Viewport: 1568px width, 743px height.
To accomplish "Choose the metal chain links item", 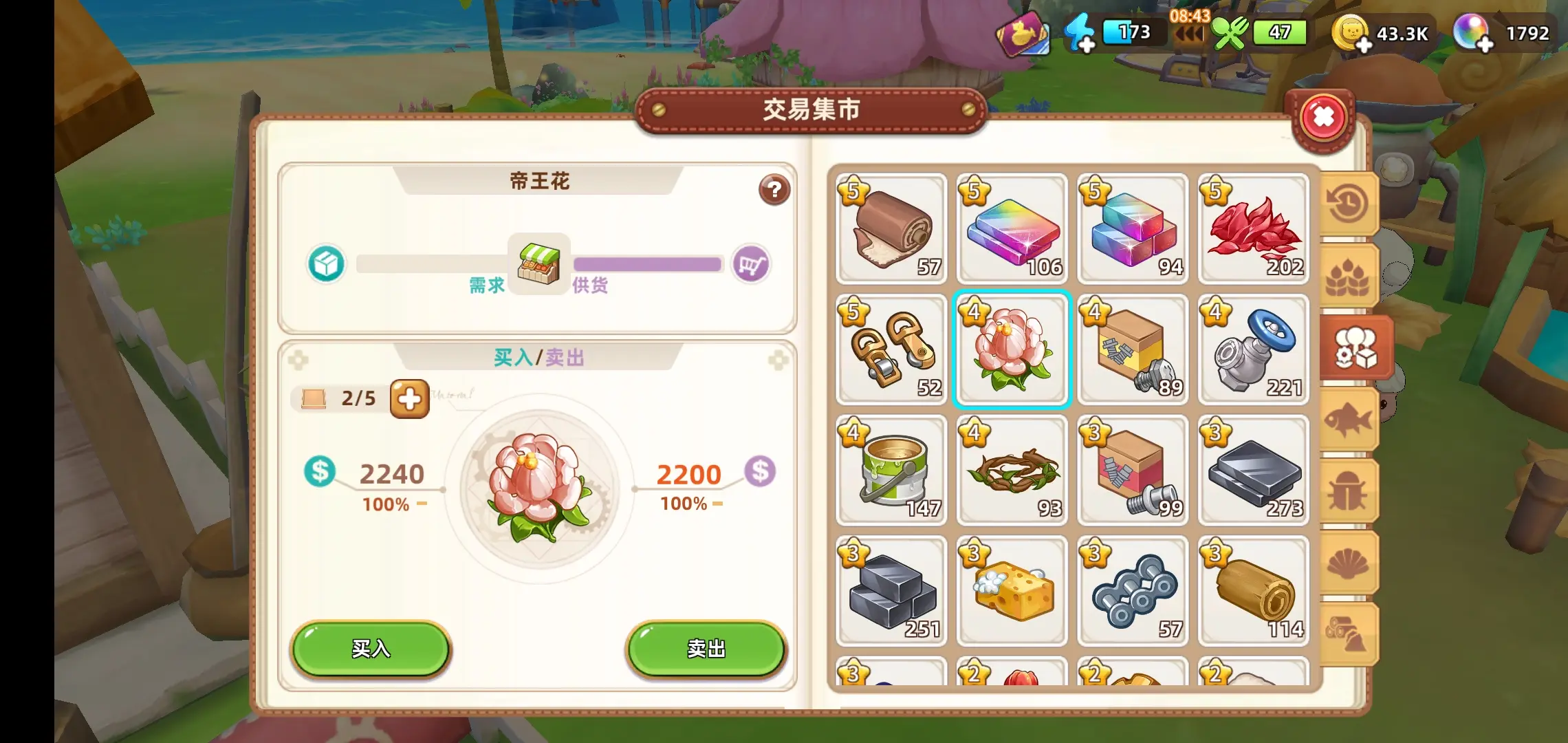I will click(1133, 591).
